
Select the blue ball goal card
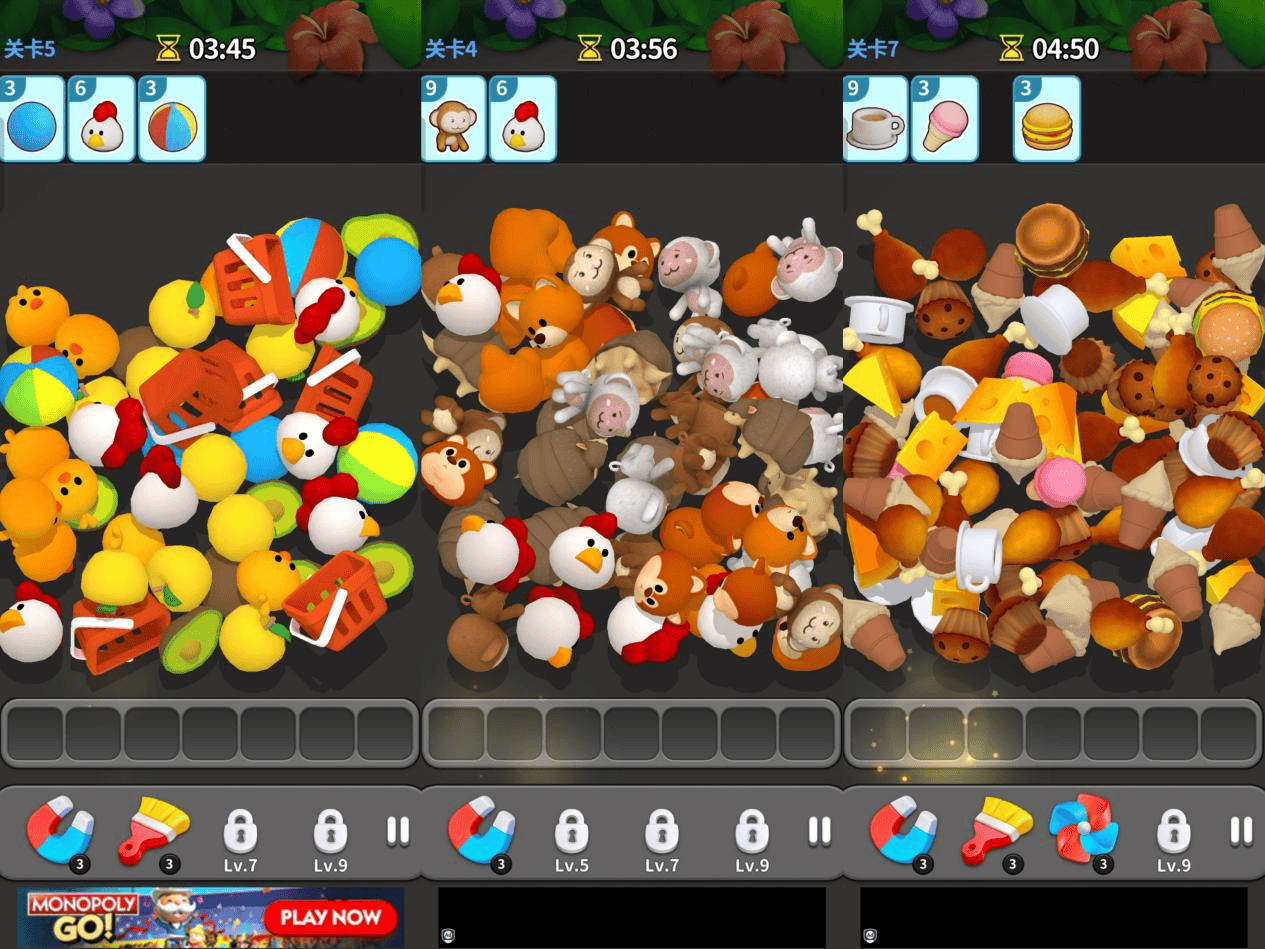(32, 119)
